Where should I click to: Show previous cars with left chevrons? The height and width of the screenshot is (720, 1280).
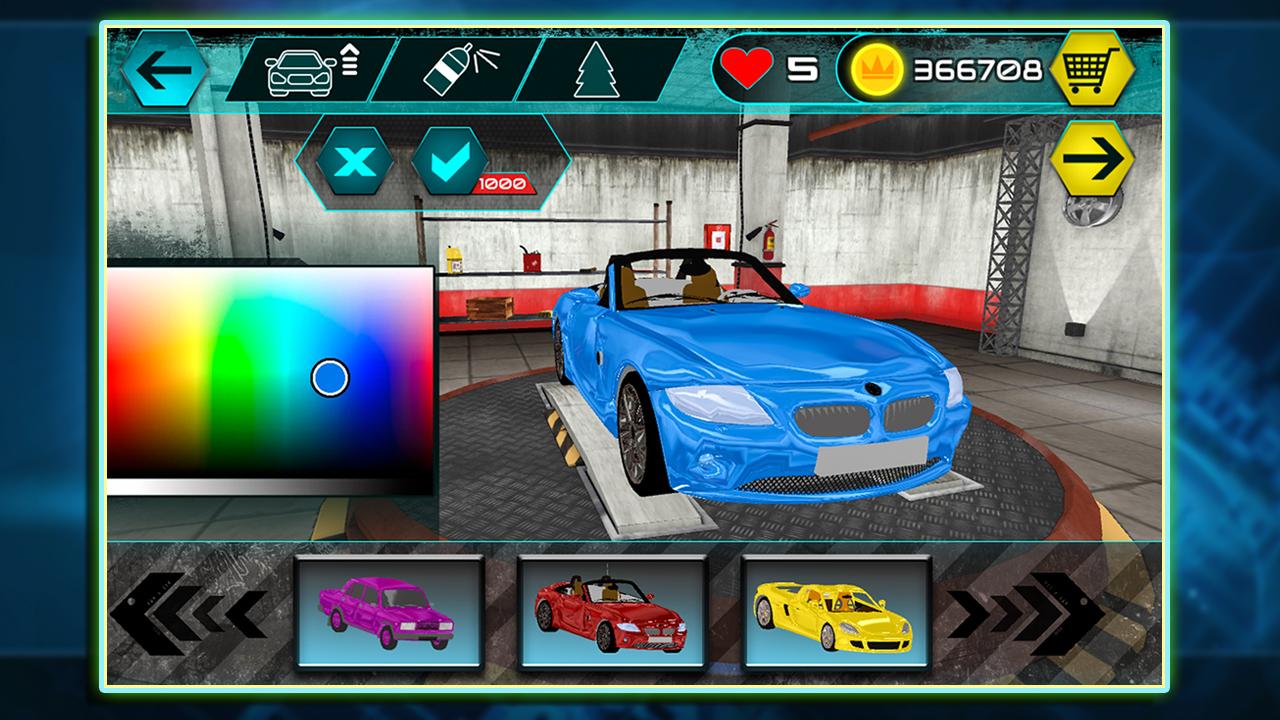(x=190, y=612)
